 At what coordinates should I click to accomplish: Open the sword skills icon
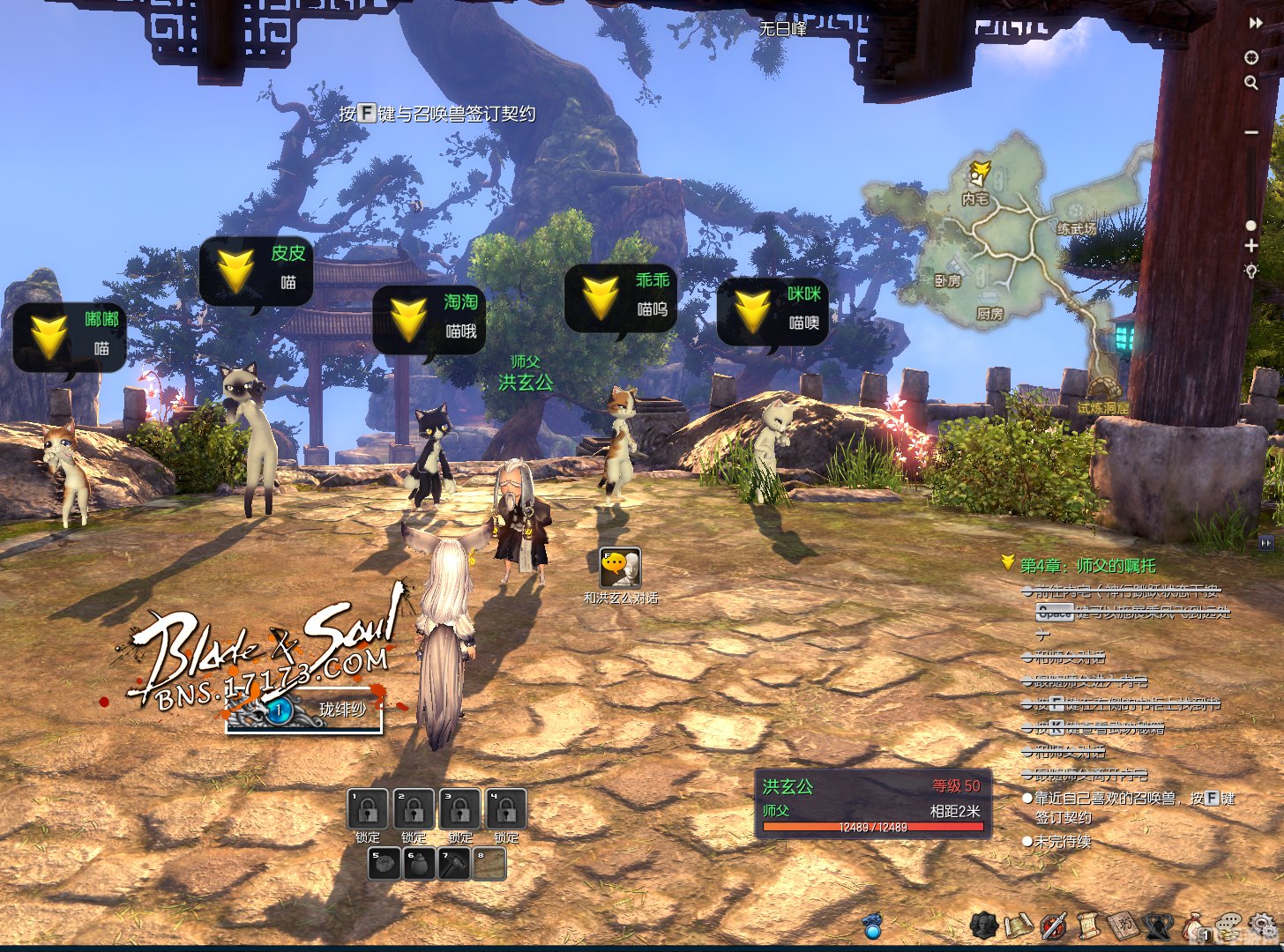click(x=1054, y=926)
